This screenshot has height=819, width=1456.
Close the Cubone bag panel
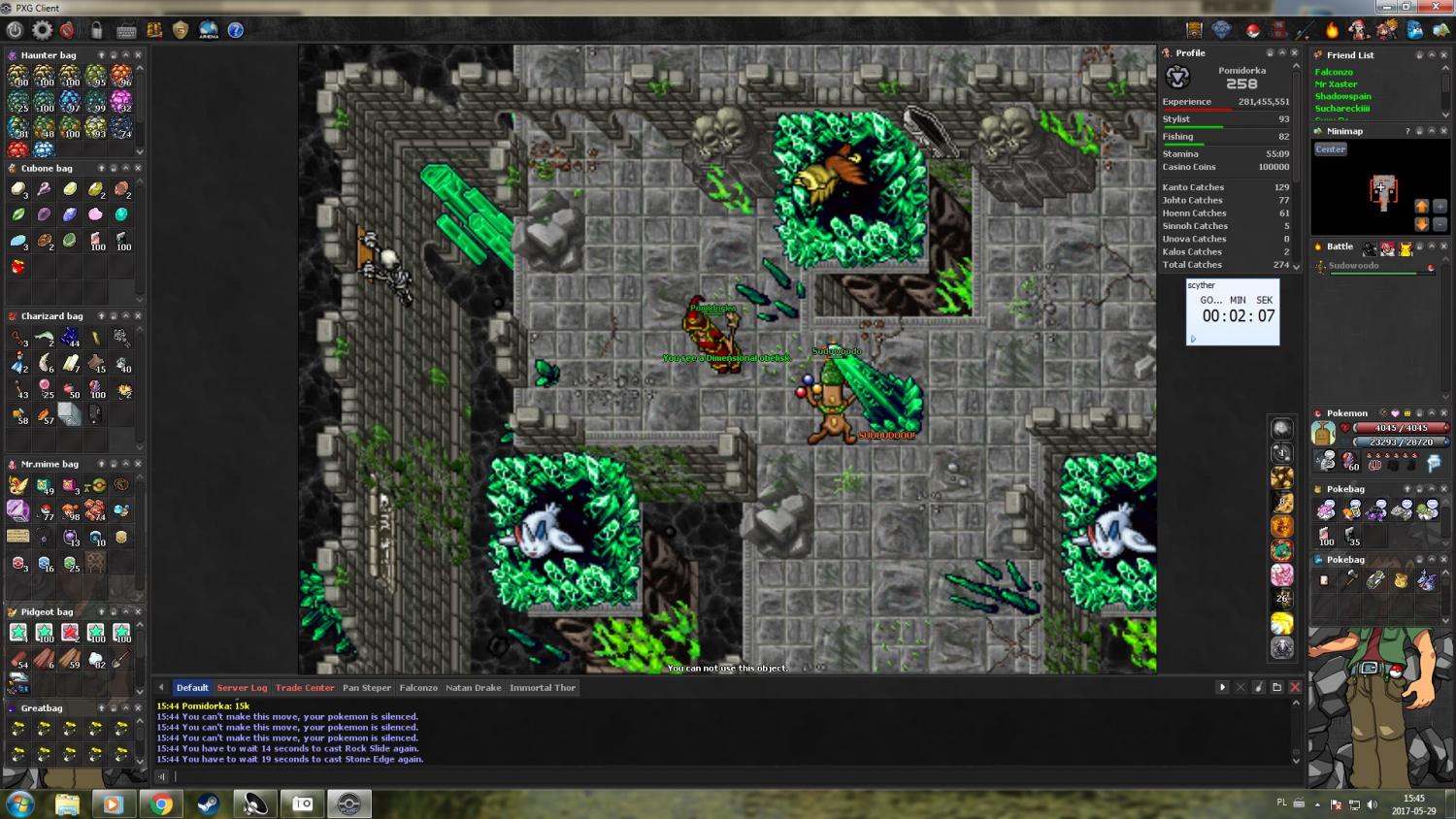(138, 168)
